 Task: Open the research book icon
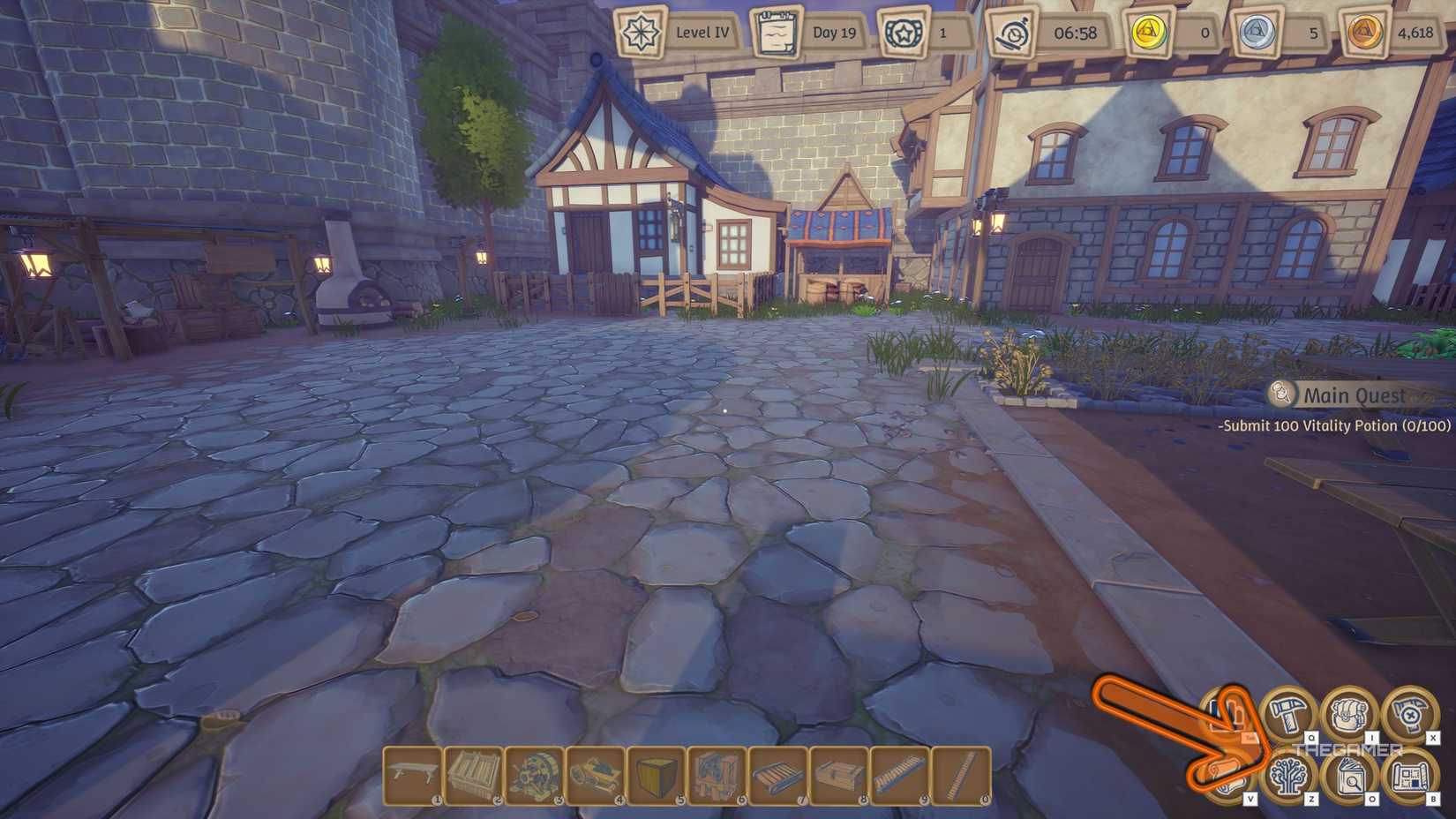[x=1352, y=779]
